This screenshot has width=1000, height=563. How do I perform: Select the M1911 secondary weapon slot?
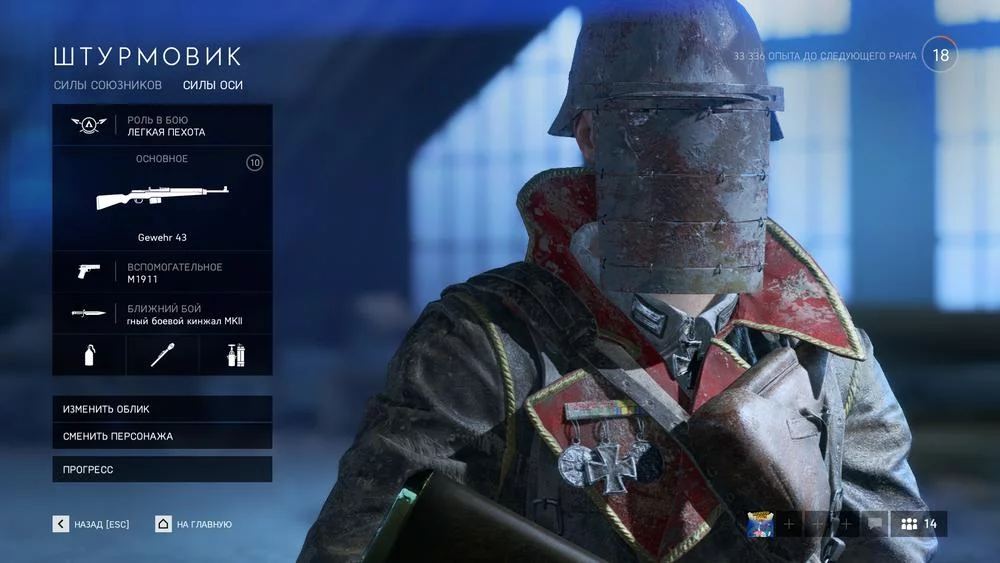pos(162,272)
